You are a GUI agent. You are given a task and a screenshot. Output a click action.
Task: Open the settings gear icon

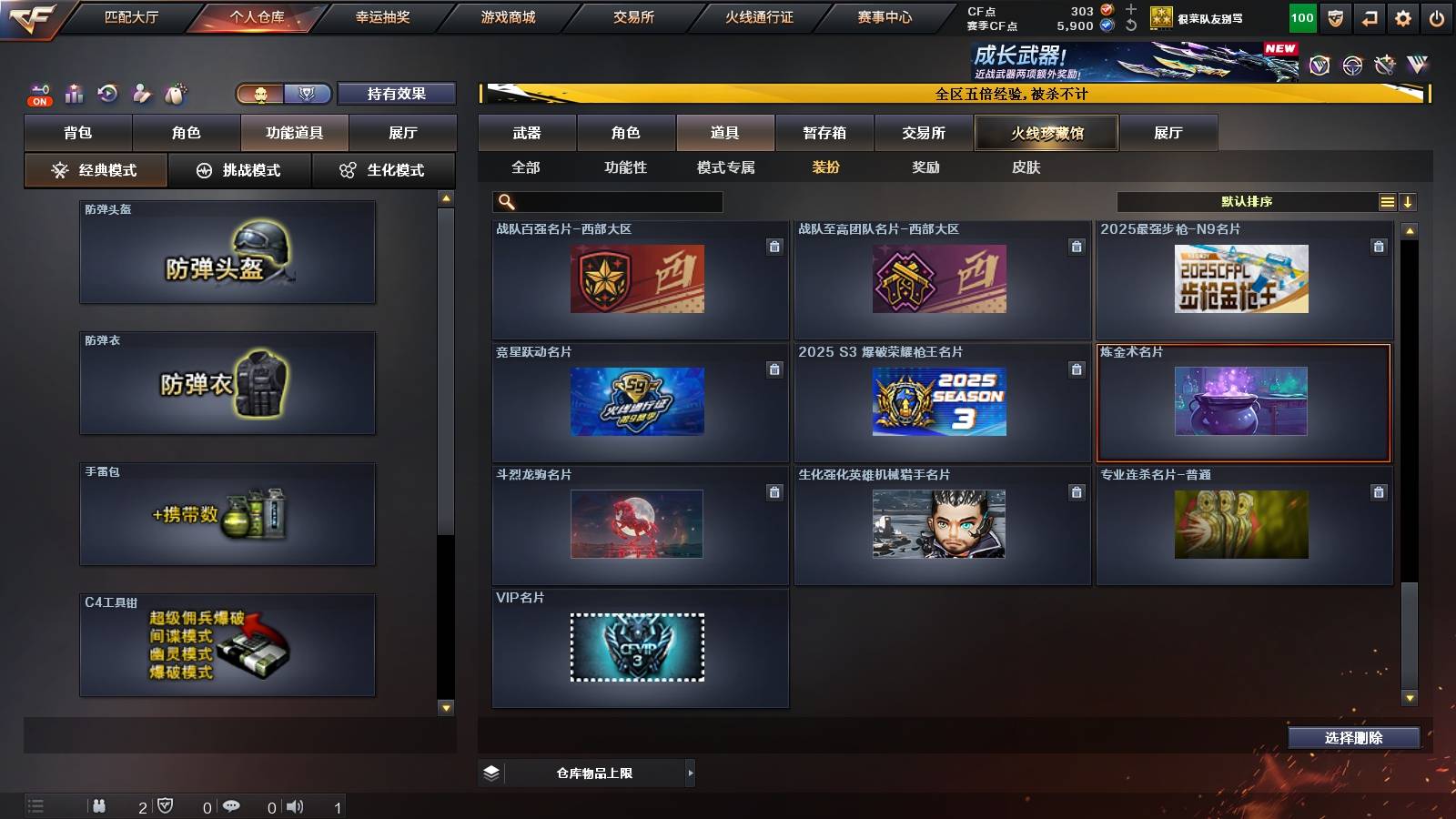click(1402, 17)
